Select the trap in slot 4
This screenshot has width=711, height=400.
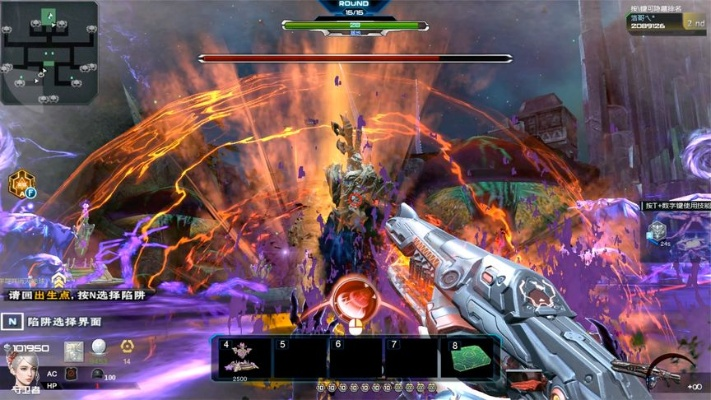(x=244, y=357)
